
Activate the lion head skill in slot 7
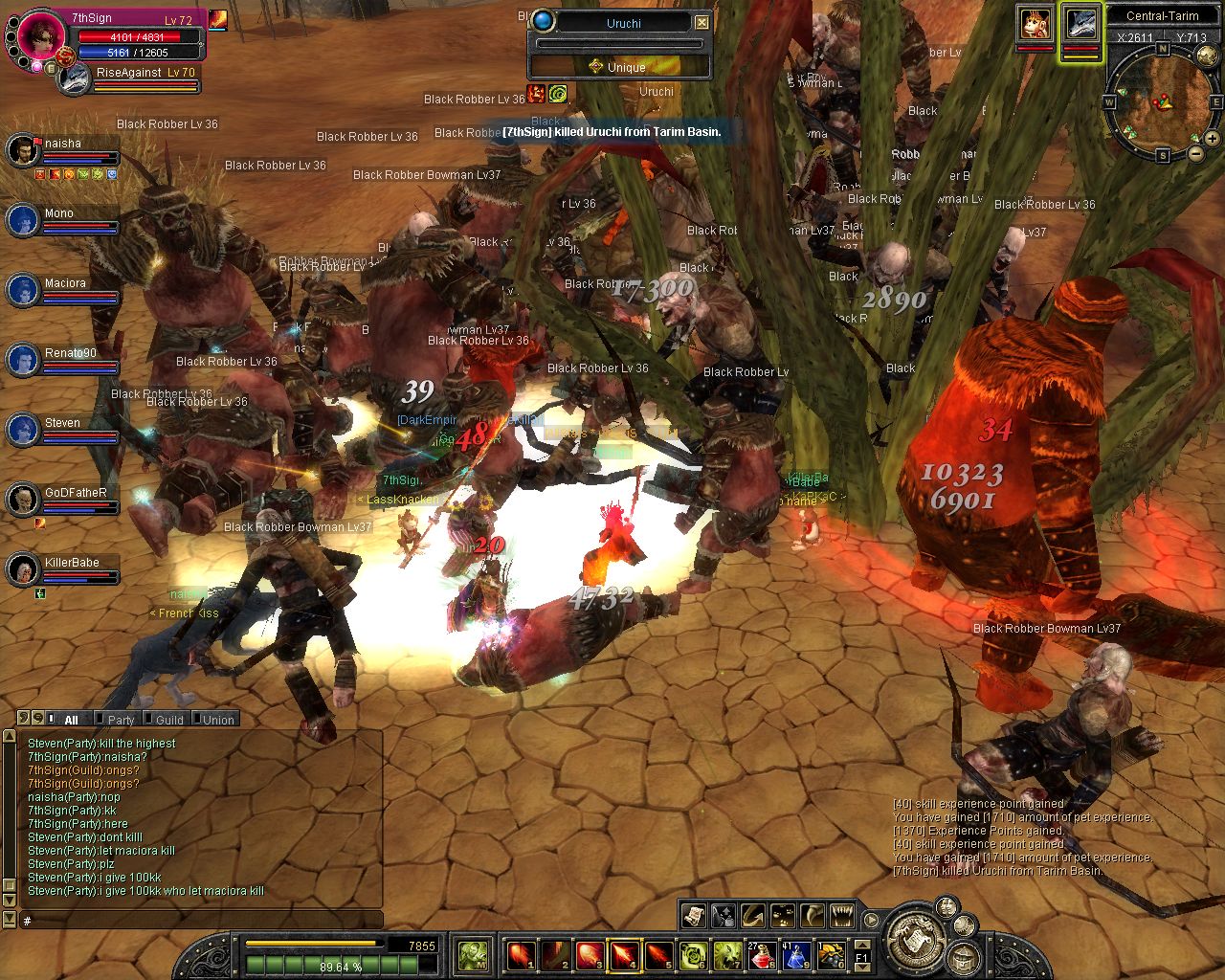pos(727,955)
